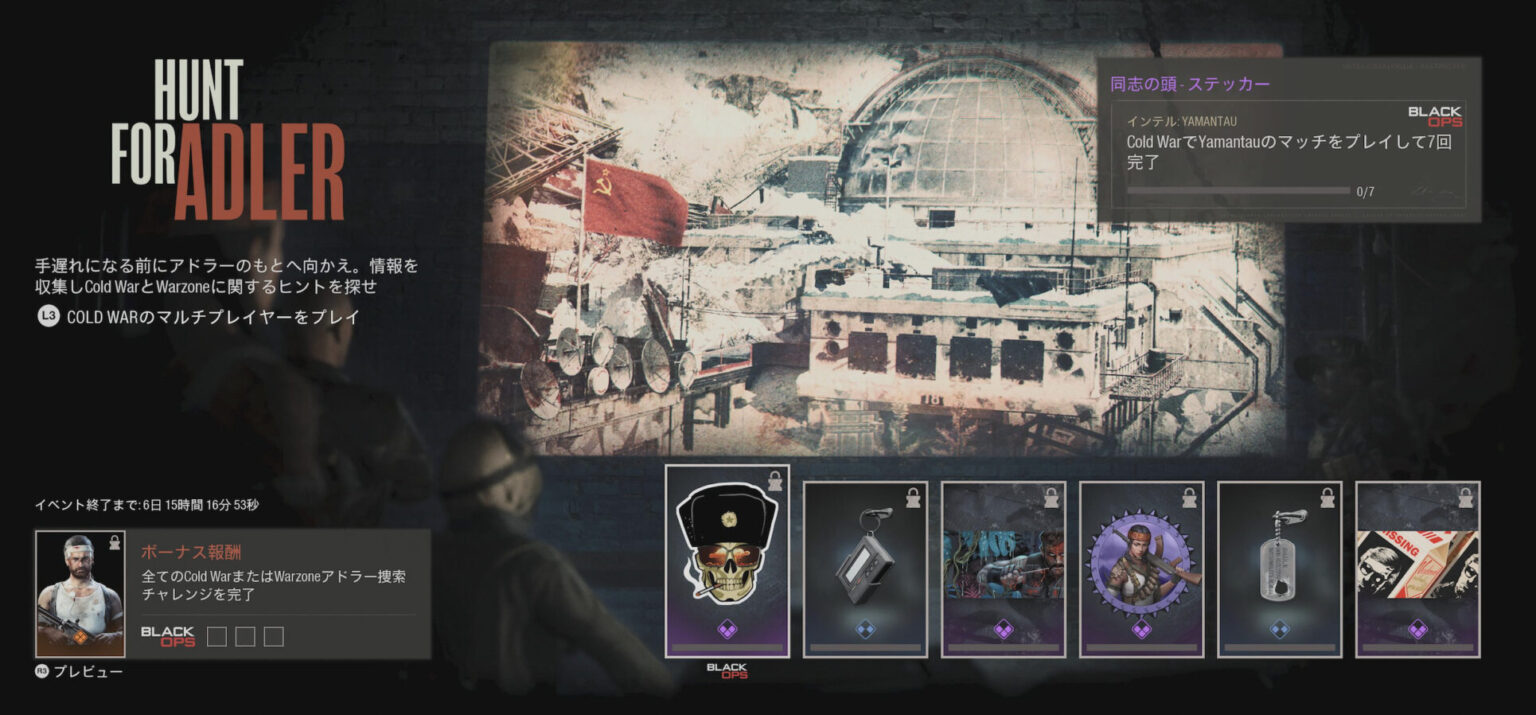Pick the purple soldier emblem reward
Screen dimensions: 1536x715
(x=1141, y=569)
